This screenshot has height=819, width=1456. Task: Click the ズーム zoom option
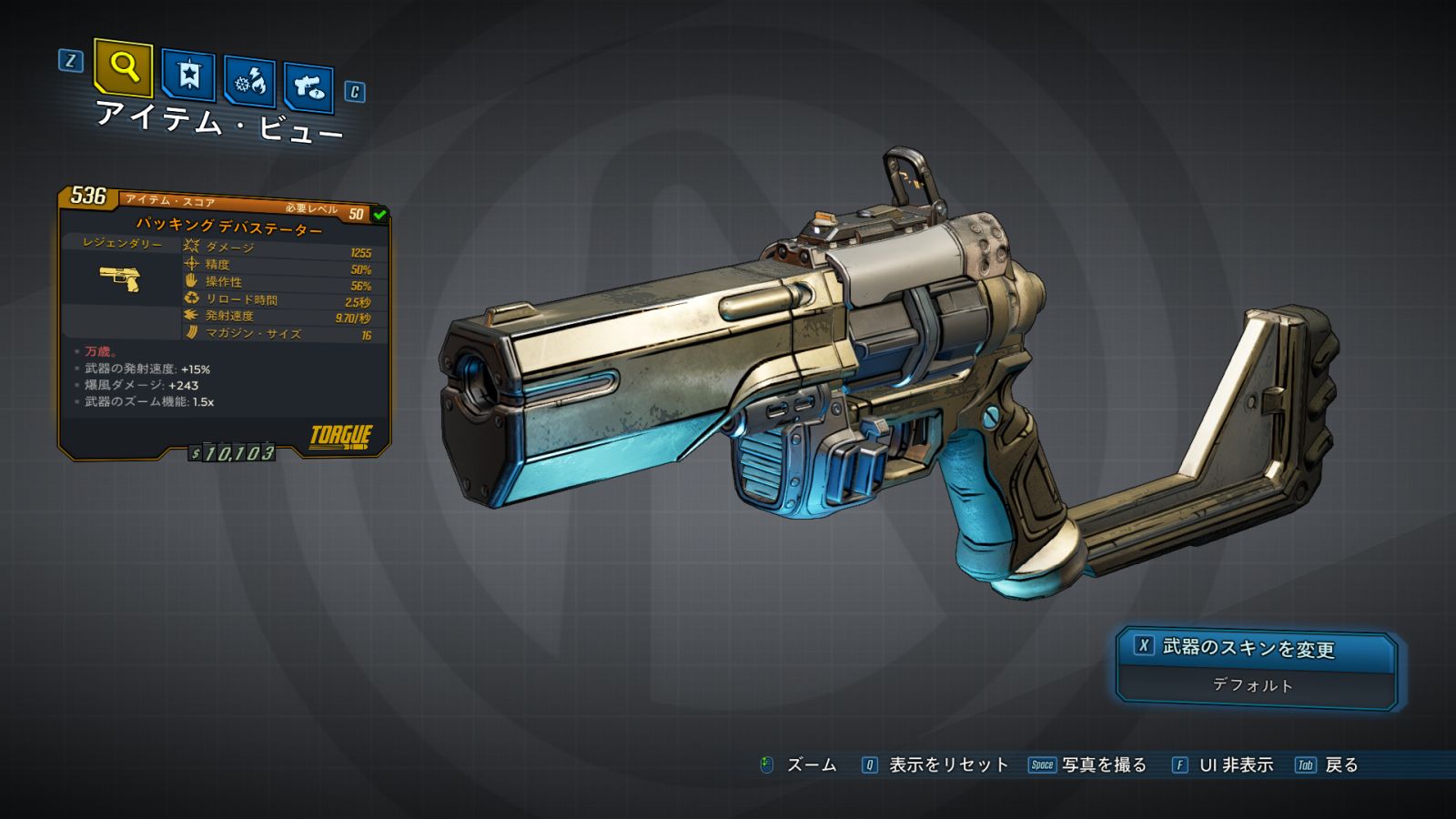click(810, 765)
